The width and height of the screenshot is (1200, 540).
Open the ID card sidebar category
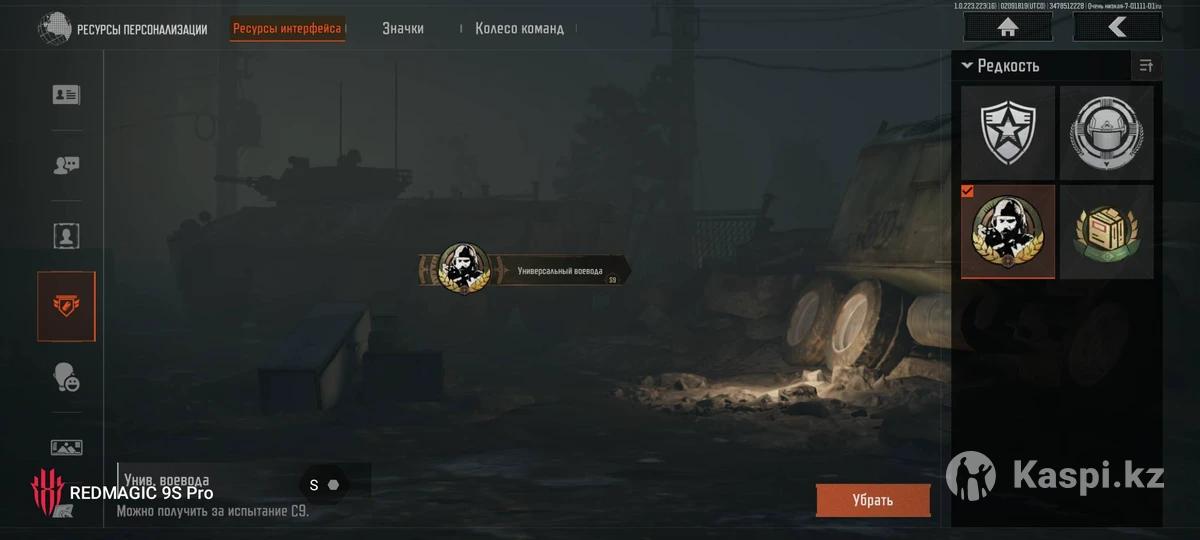coord(67,95)
